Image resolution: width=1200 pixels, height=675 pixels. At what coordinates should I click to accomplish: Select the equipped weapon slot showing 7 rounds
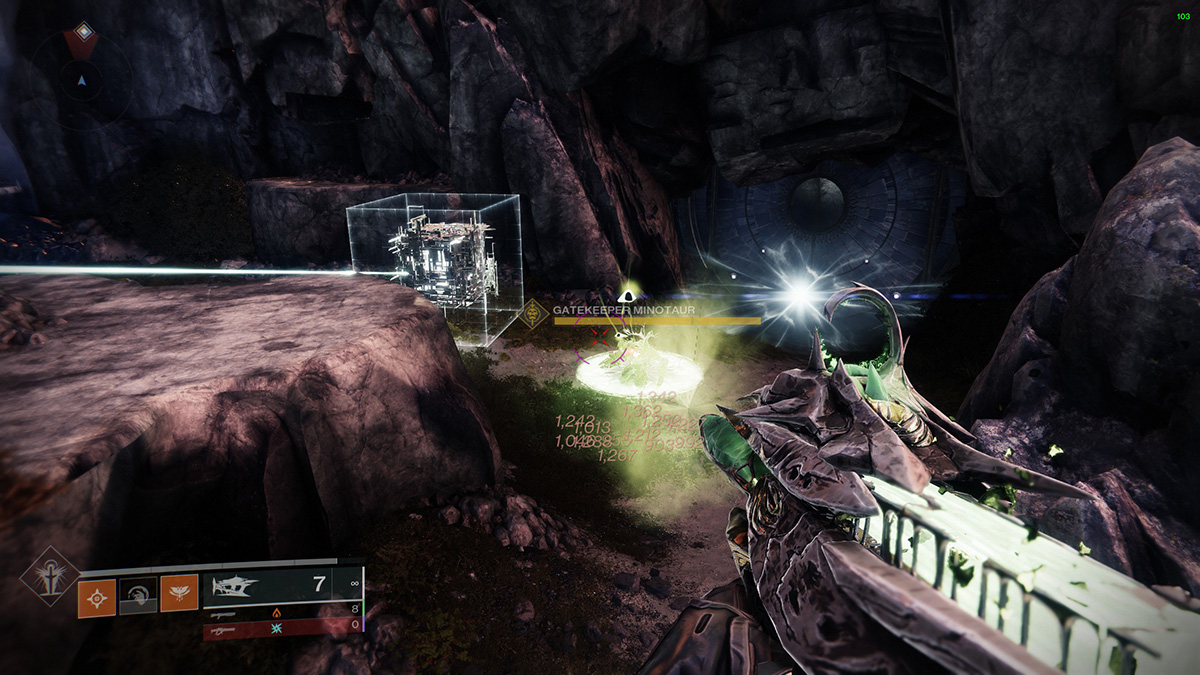280,587
